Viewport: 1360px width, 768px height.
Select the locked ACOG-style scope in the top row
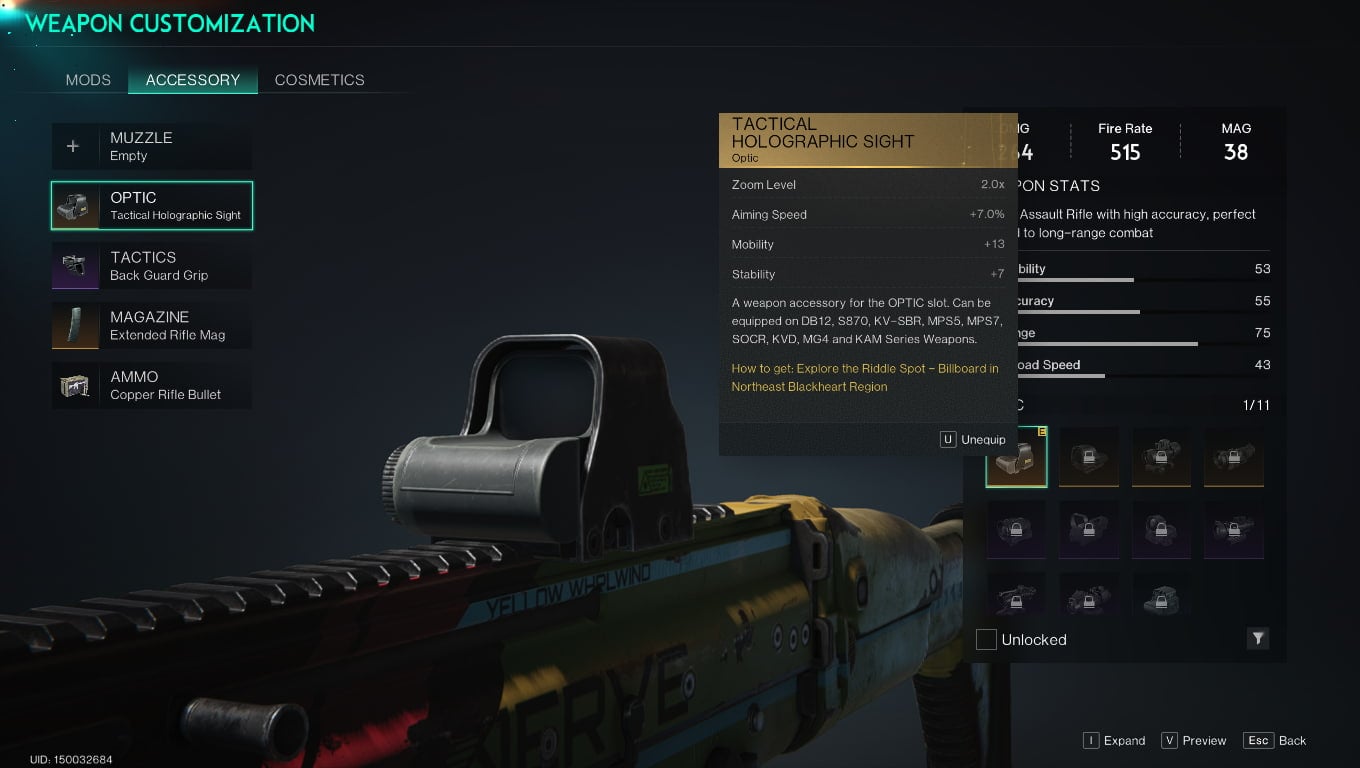click(1161, 457)
